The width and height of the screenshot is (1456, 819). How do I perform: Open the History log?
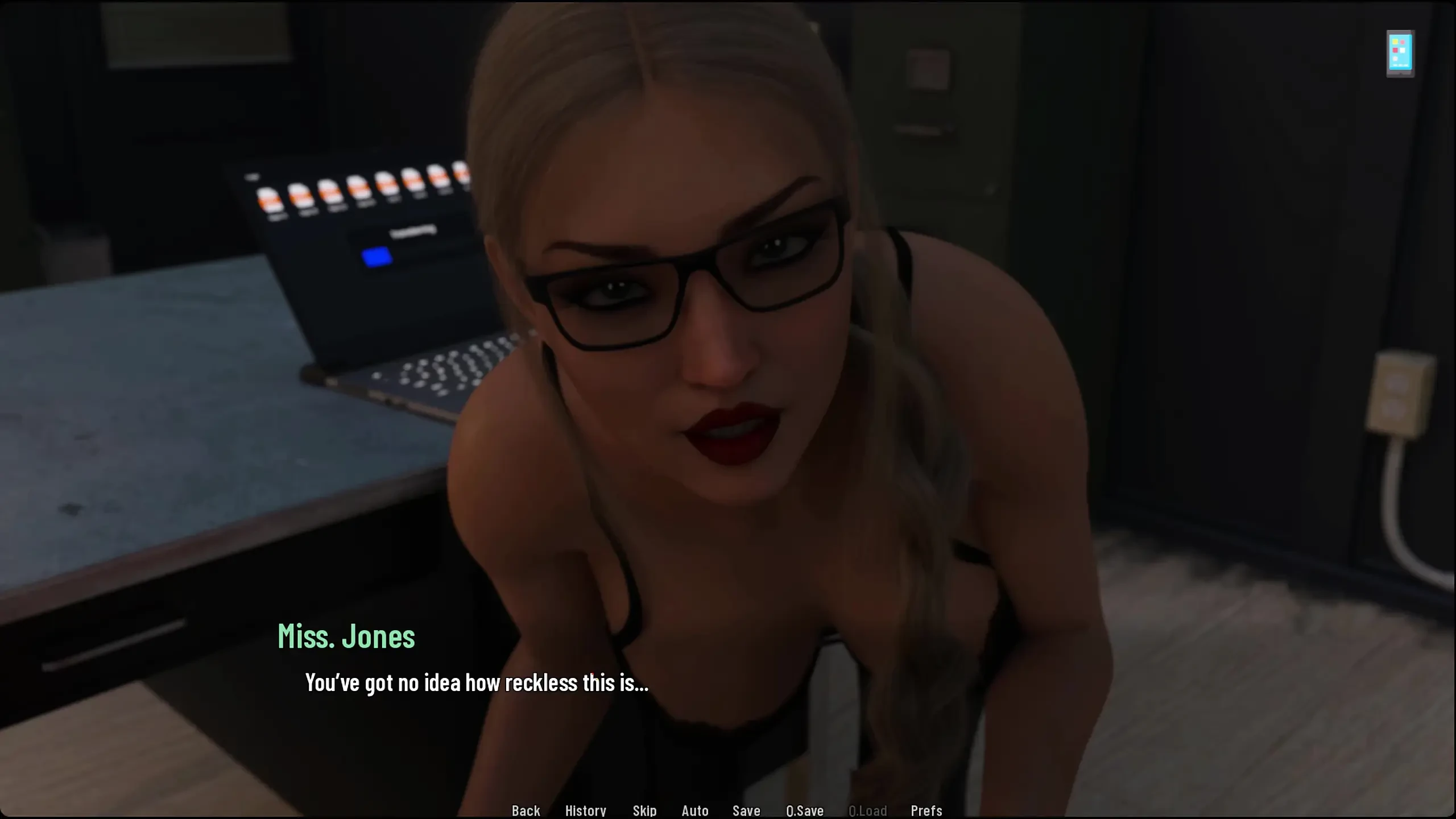tap(586, 810)
